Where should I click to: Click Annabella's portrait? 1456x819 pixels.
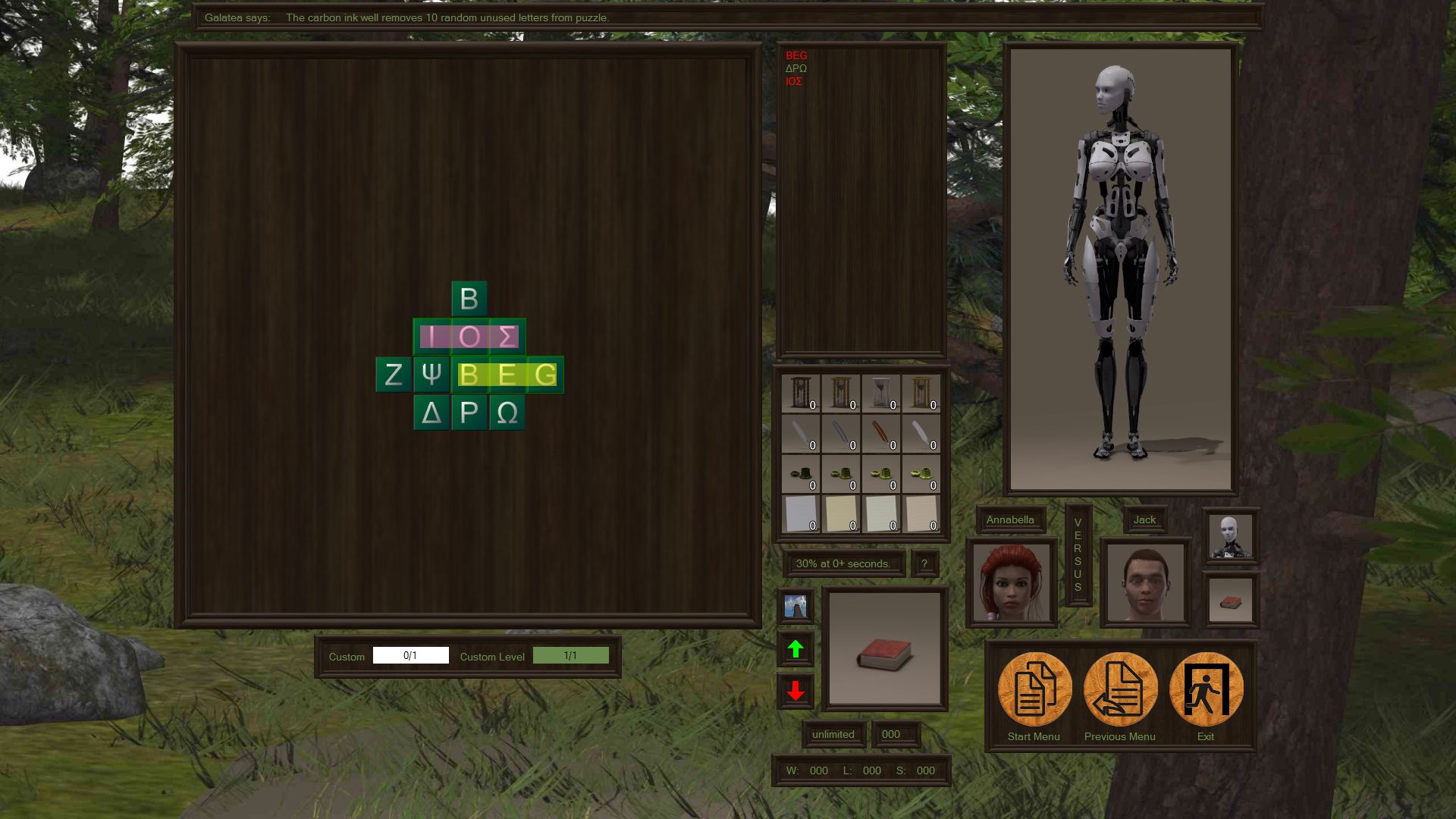click(1011, 582)
